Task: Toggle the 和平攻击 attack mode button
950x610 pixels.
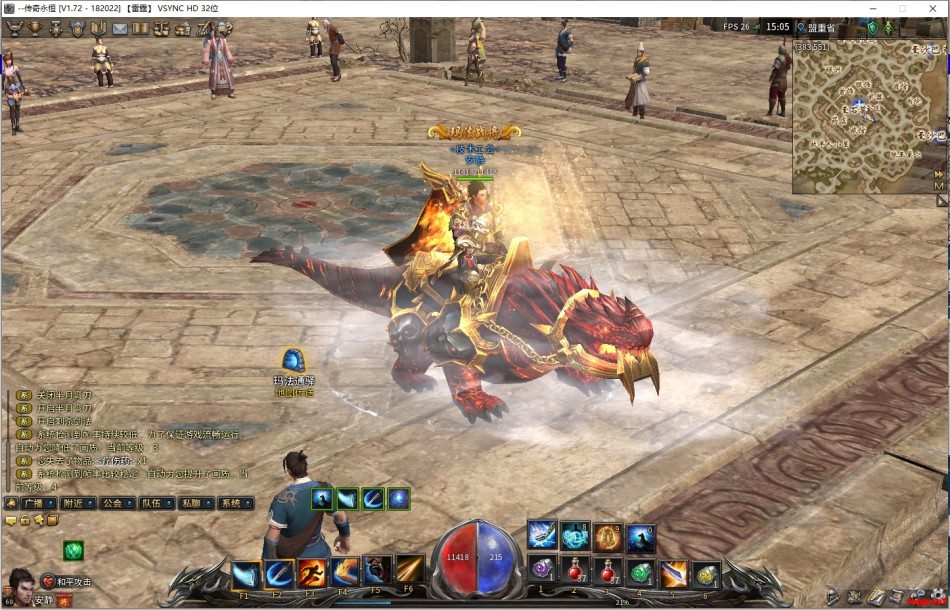Action: 67,581
